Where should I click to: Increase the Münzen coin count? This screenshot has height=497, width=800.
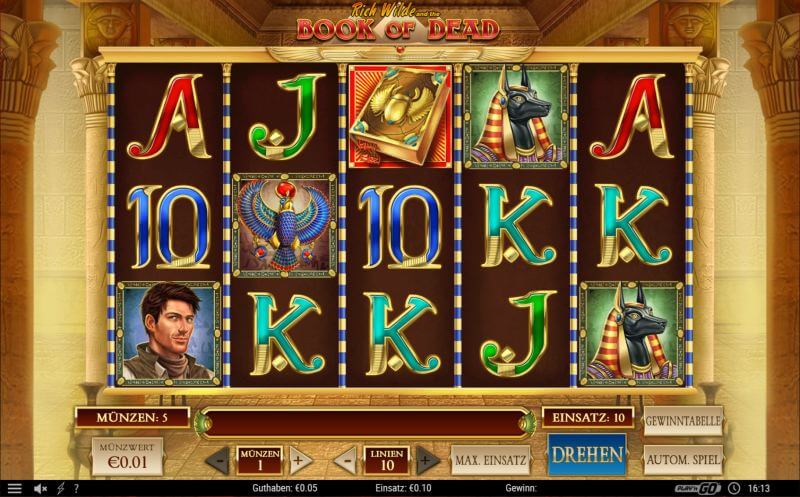point(298,461)
